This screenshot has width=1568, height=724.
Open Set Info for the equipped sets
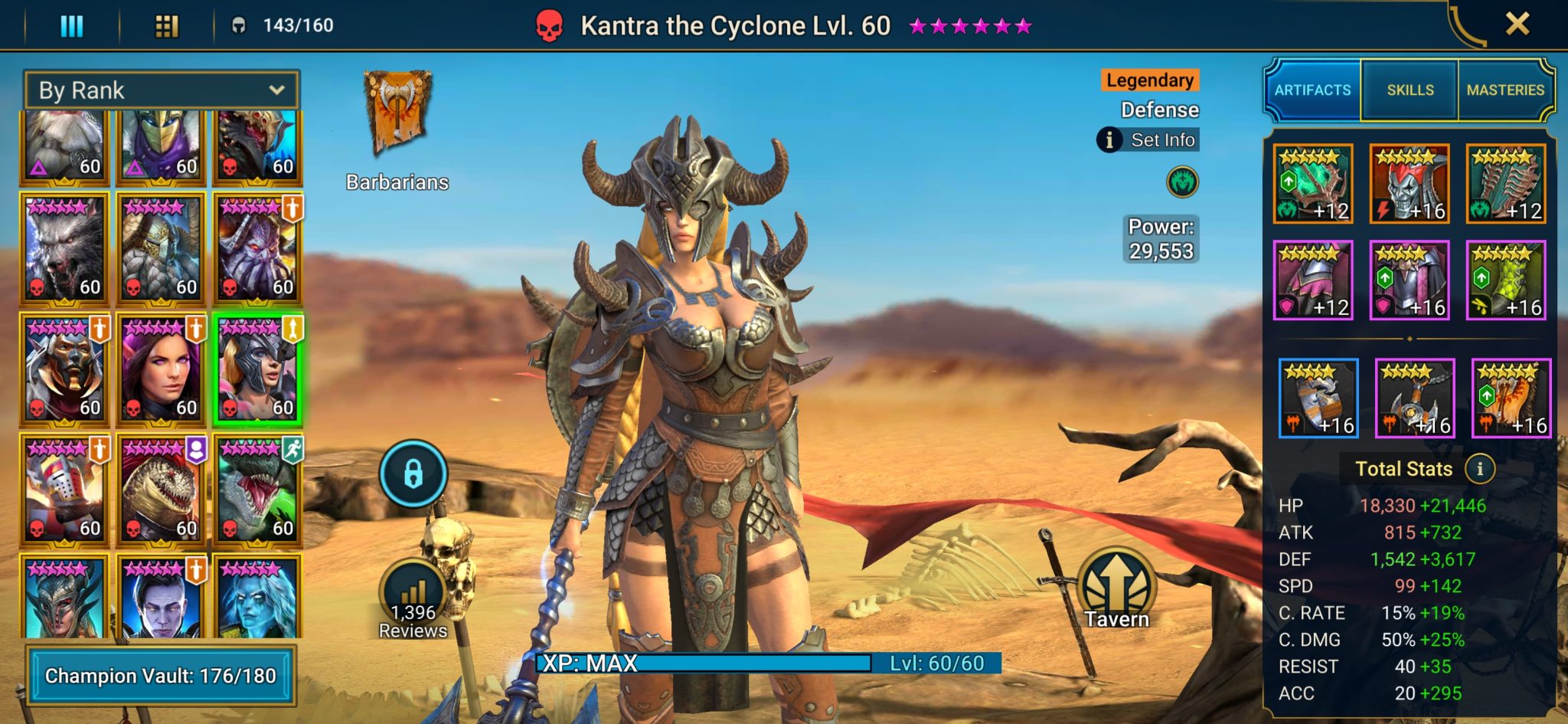(x=1148, y=140)
